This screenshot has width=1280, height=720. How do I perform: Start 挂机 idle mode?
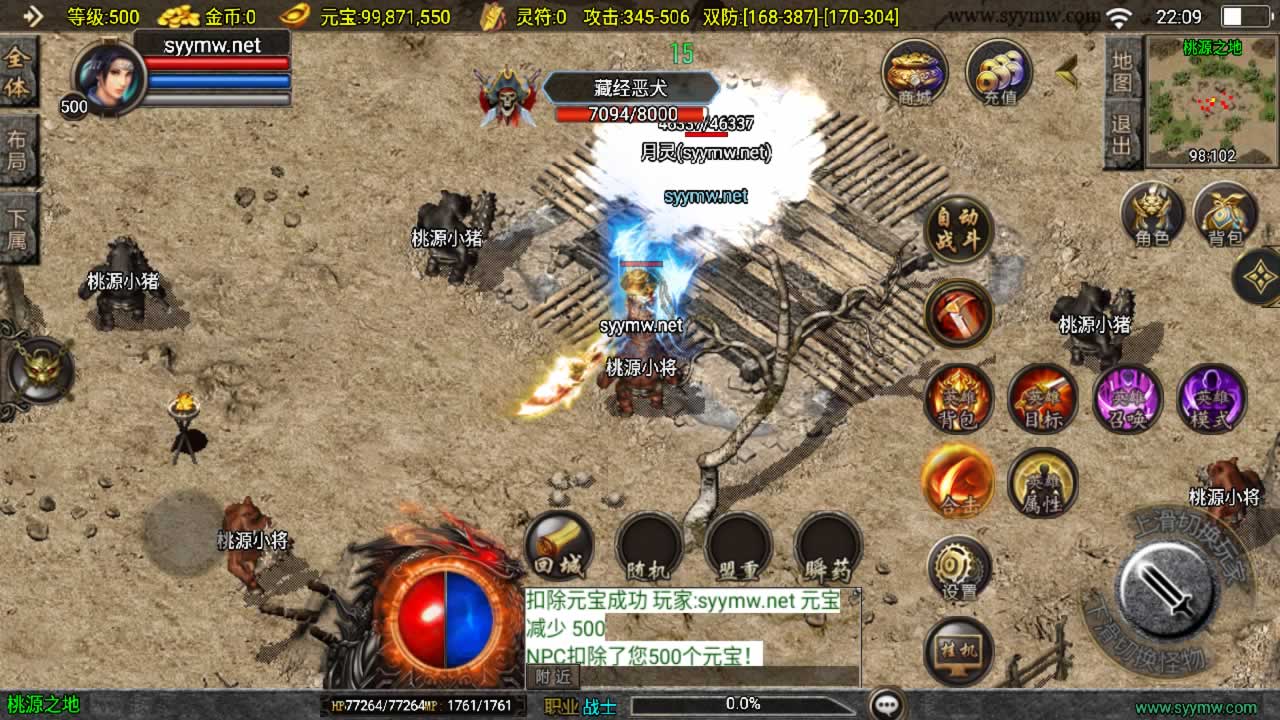tap(958, 650)
